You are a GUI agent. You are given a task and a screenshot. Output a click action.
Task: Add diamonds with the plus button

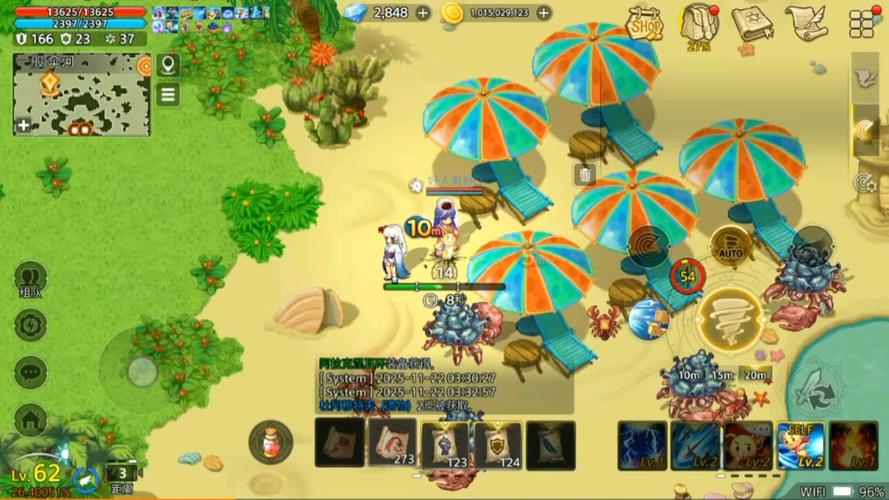point(423,13)
